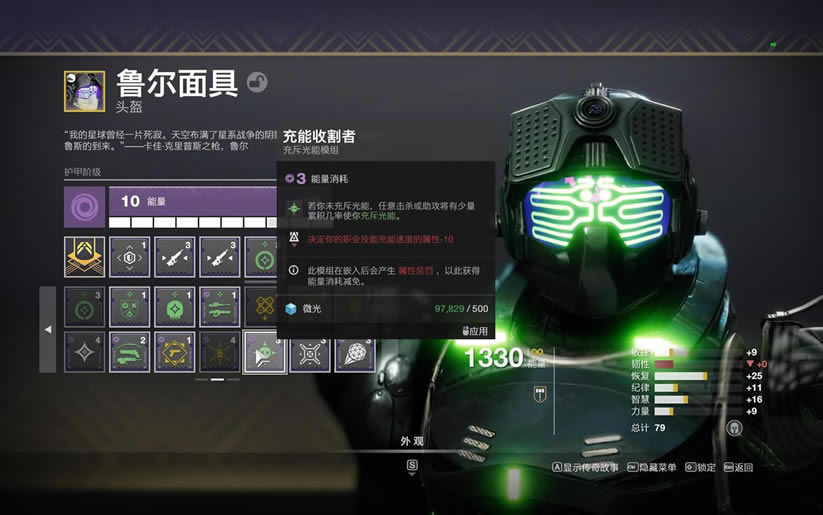Viewport: 823px width, 515px height.
Task: Select the square crosshair mod costing 3
Action: point(309,352)
